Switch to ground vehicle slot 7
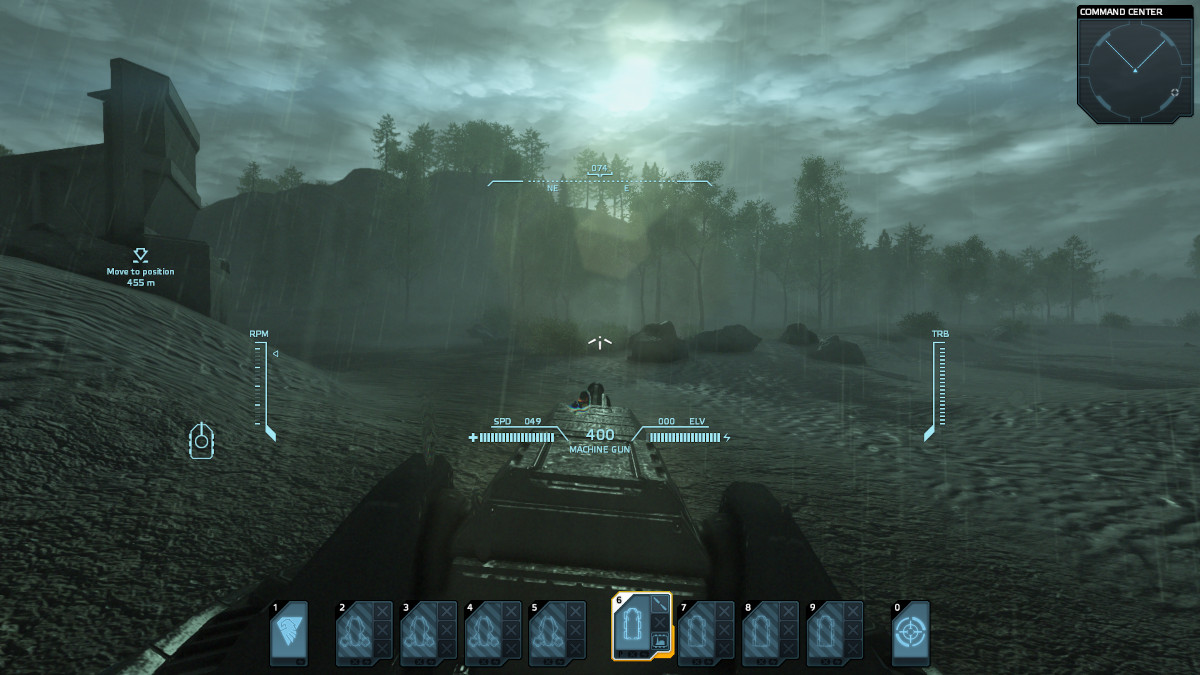 tap(697, 633)
